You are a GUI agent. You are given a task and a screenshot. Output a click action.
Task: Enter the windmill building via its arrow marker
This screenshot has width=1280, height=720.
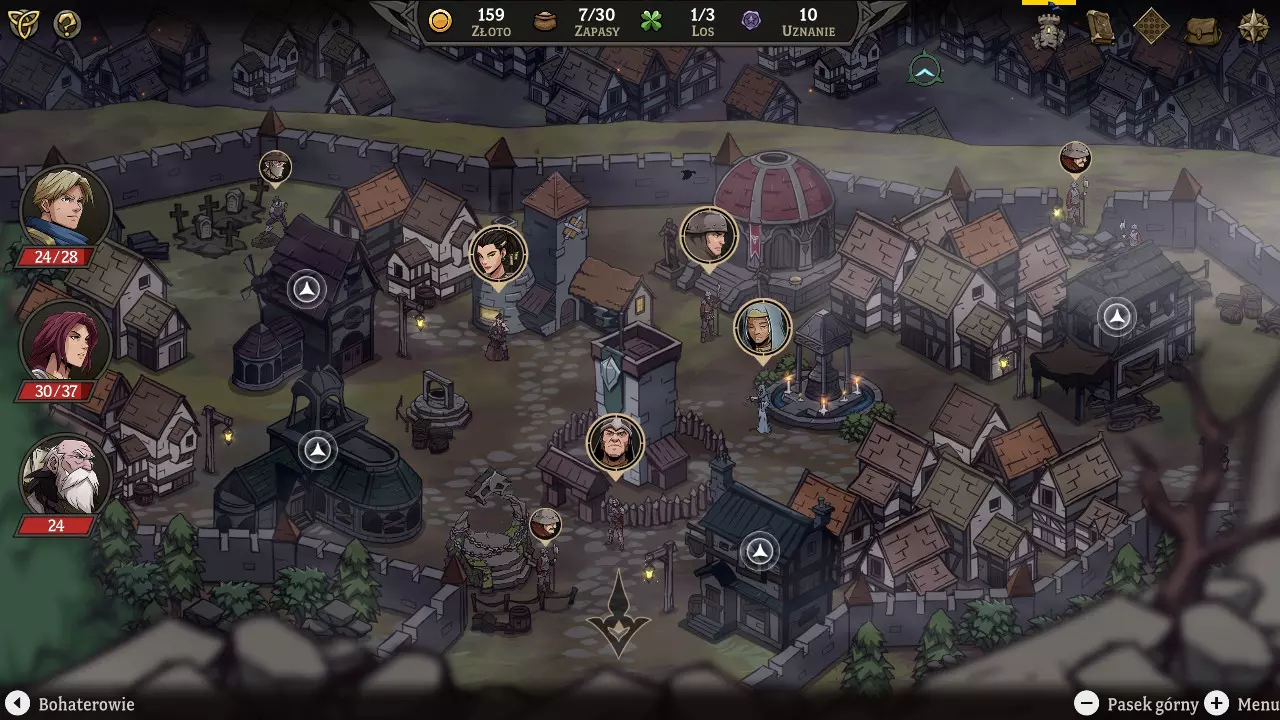307,290
